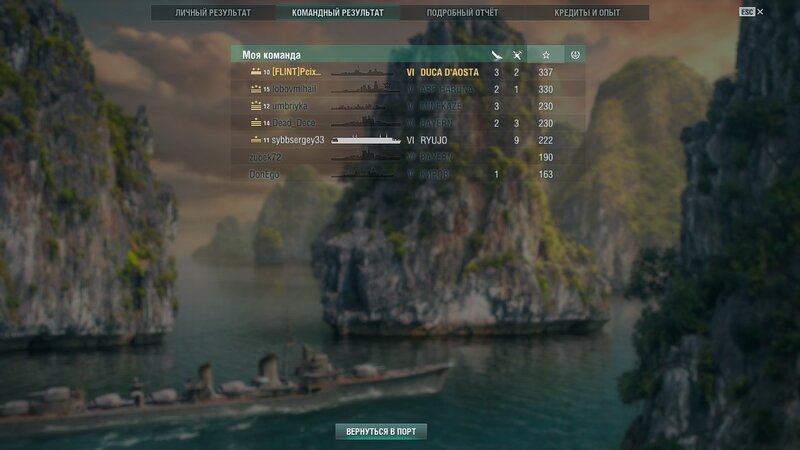Sort team by aircraft shot down icon
The image size is (800, 450).
(517, 55)
